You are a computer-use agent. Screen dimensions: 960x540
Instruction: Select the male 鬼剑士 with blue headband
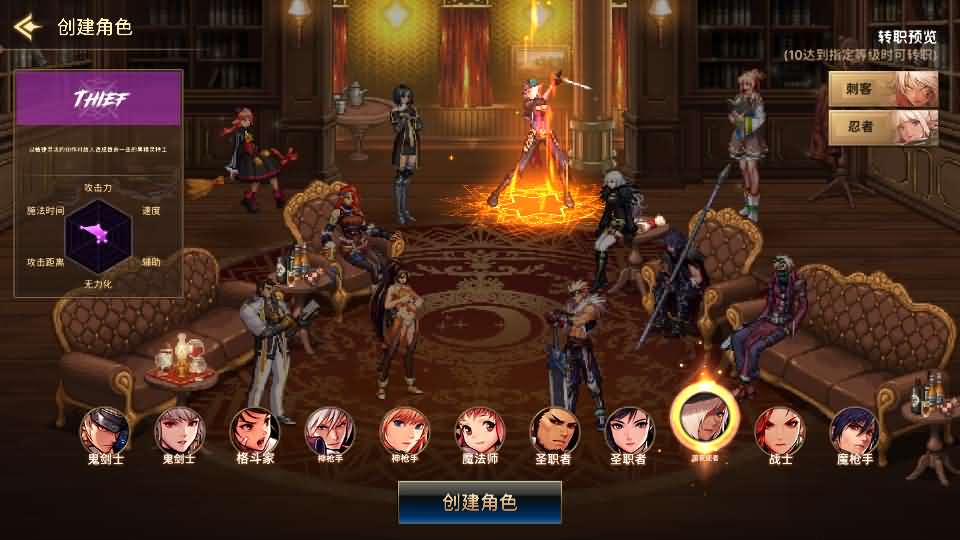point(104,431)
